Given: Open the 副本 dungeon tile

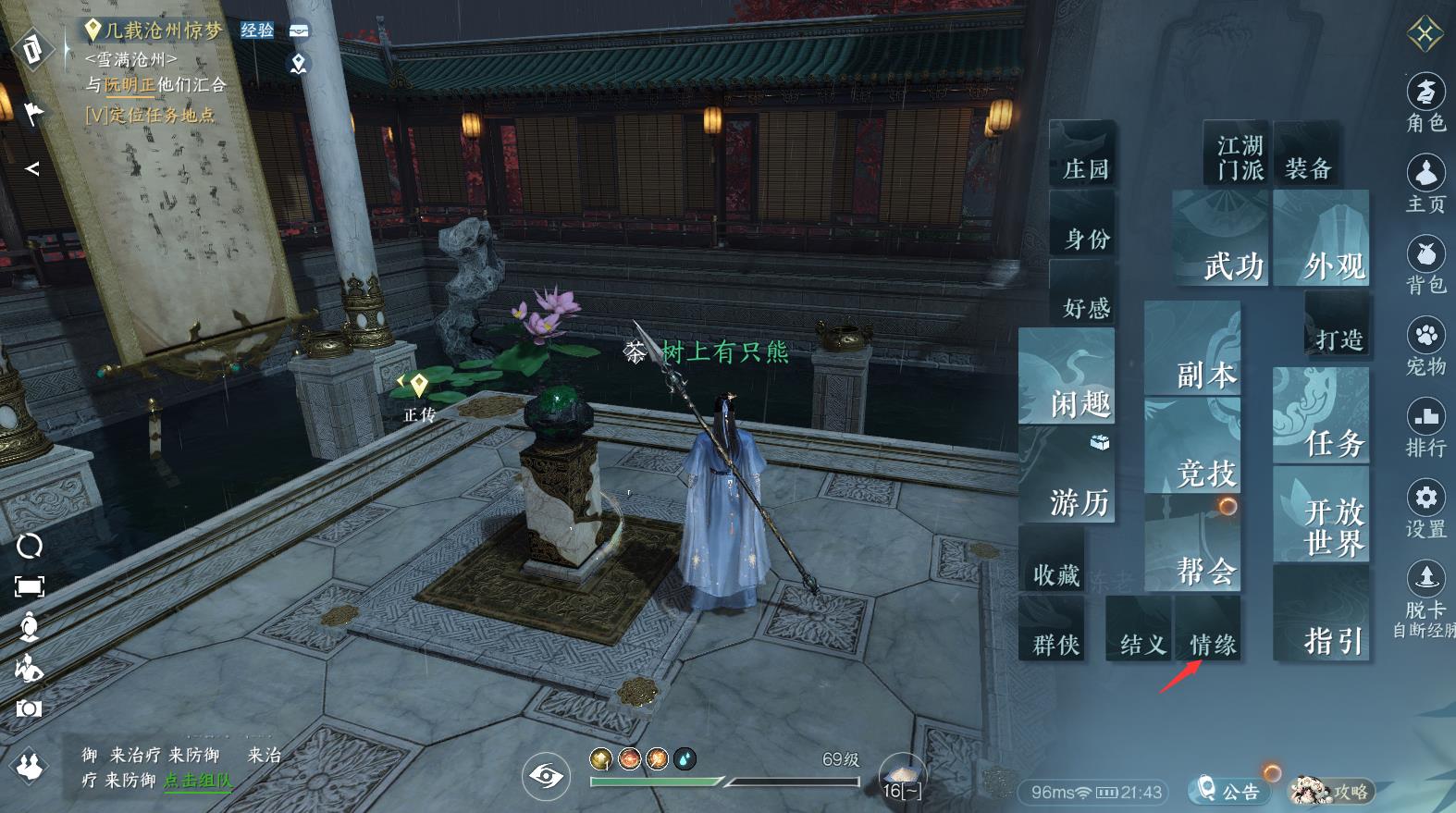Looking at the screenshot, I should 1193,350.
